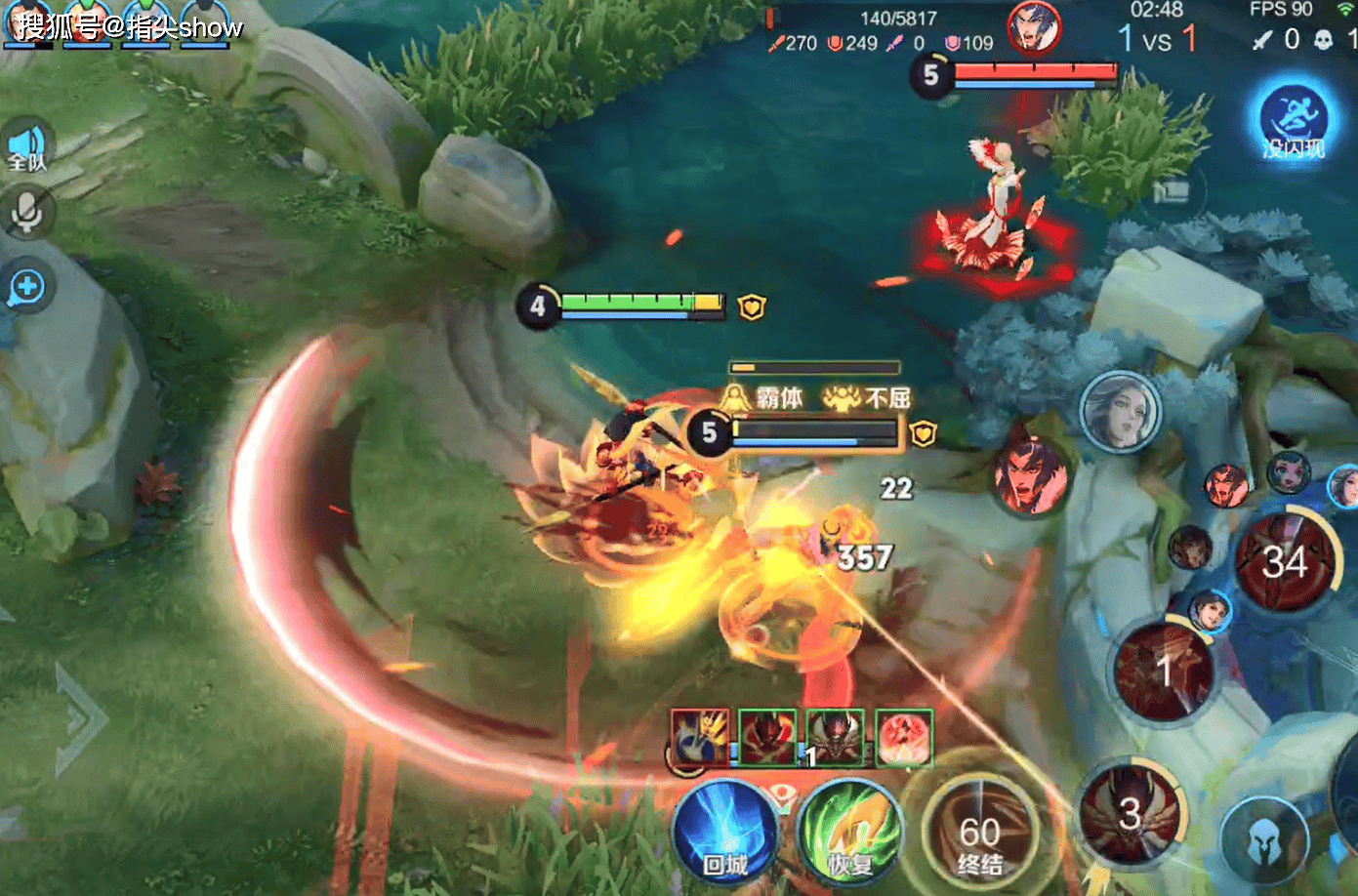Image resolution: width=1358 pixels, height=896 pixels.
Task: Select the pale-haired woman target portrait
Action: click(1121, 410)
